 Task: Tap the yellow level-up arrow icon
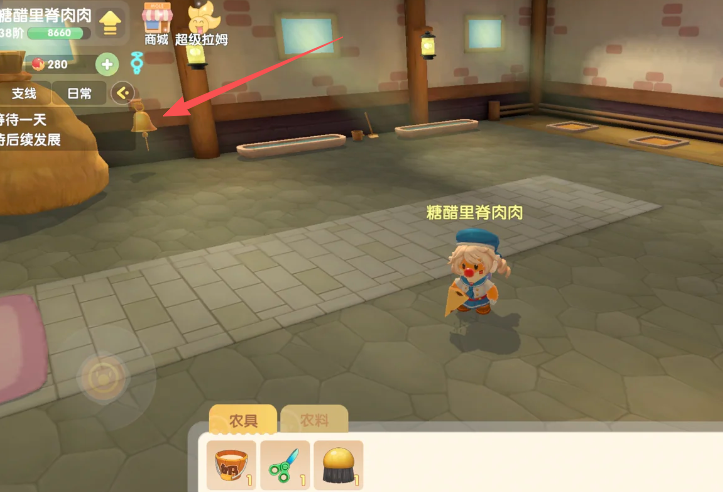[110, 21]
